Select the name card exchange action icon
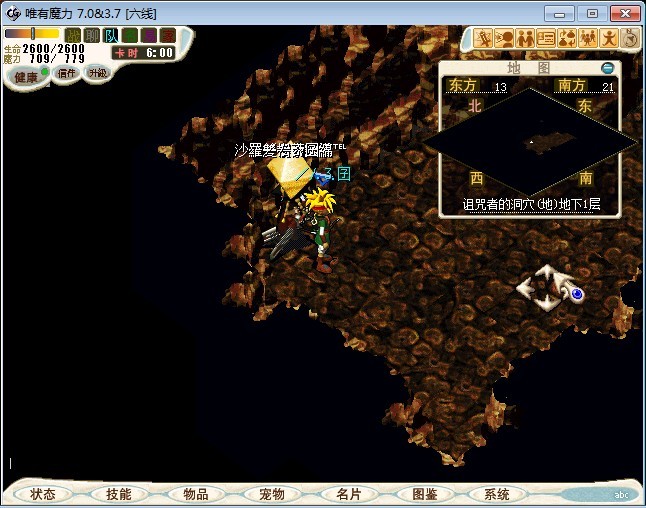646x508 pixels. [x=546, y=38]
